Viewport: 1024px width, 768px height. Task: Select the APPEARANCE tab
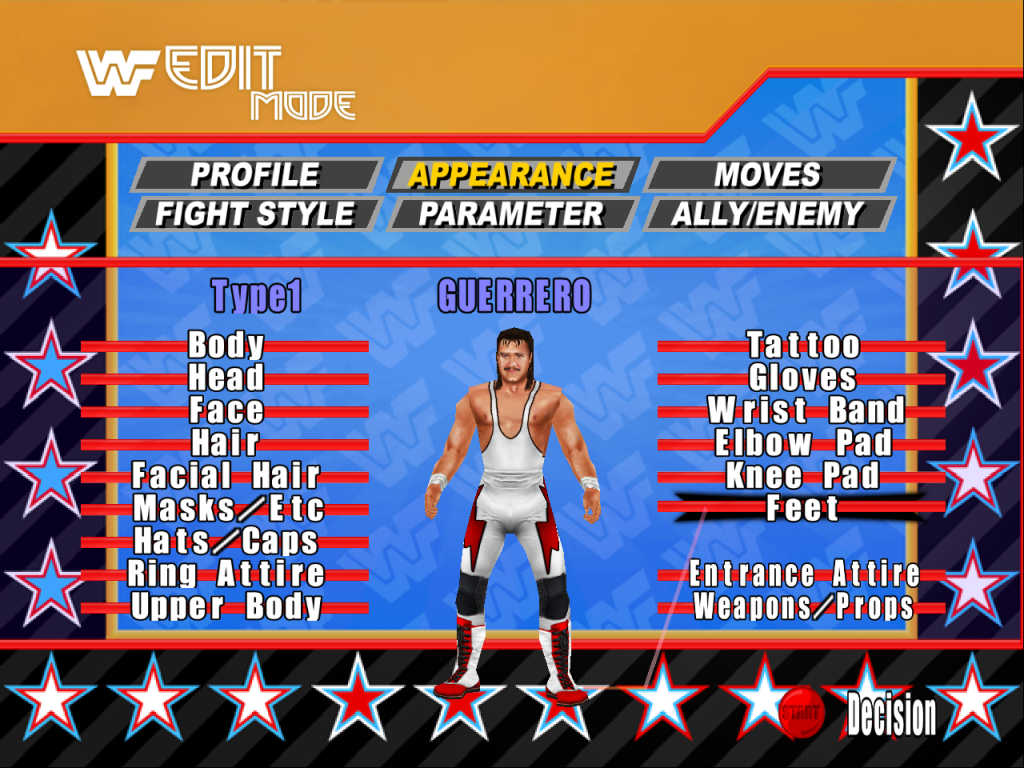pyautogui.click(x=512, y=175)
